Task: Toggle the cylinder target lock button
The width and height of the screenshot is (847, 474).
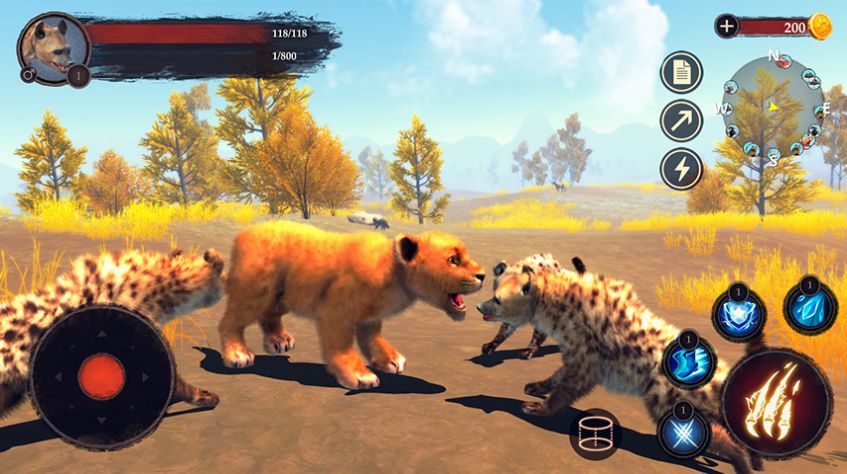Action: click(596, 435)
